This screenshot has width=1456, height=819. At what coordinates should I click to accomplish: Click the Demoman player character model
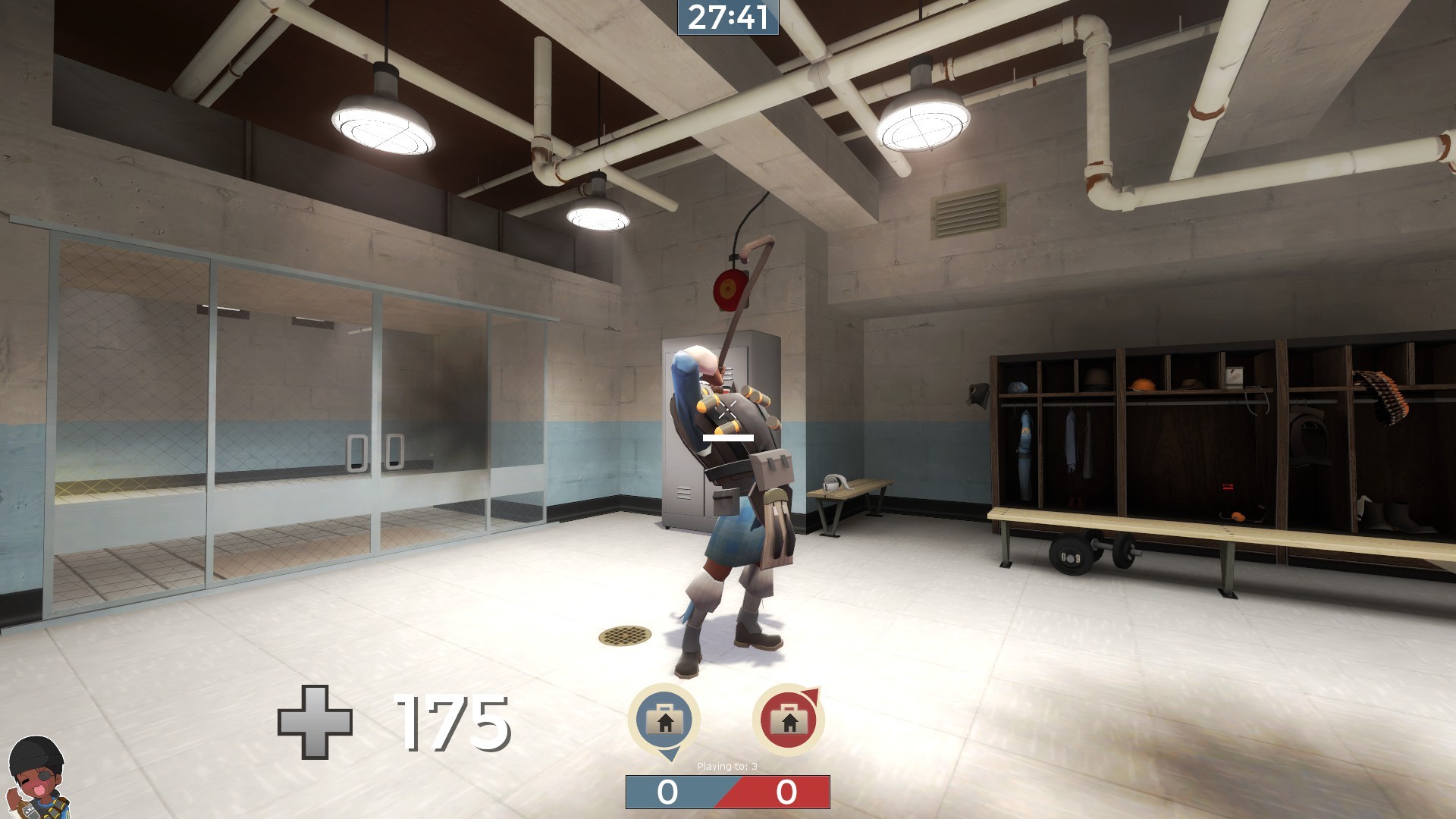click(x=732, y=493)
